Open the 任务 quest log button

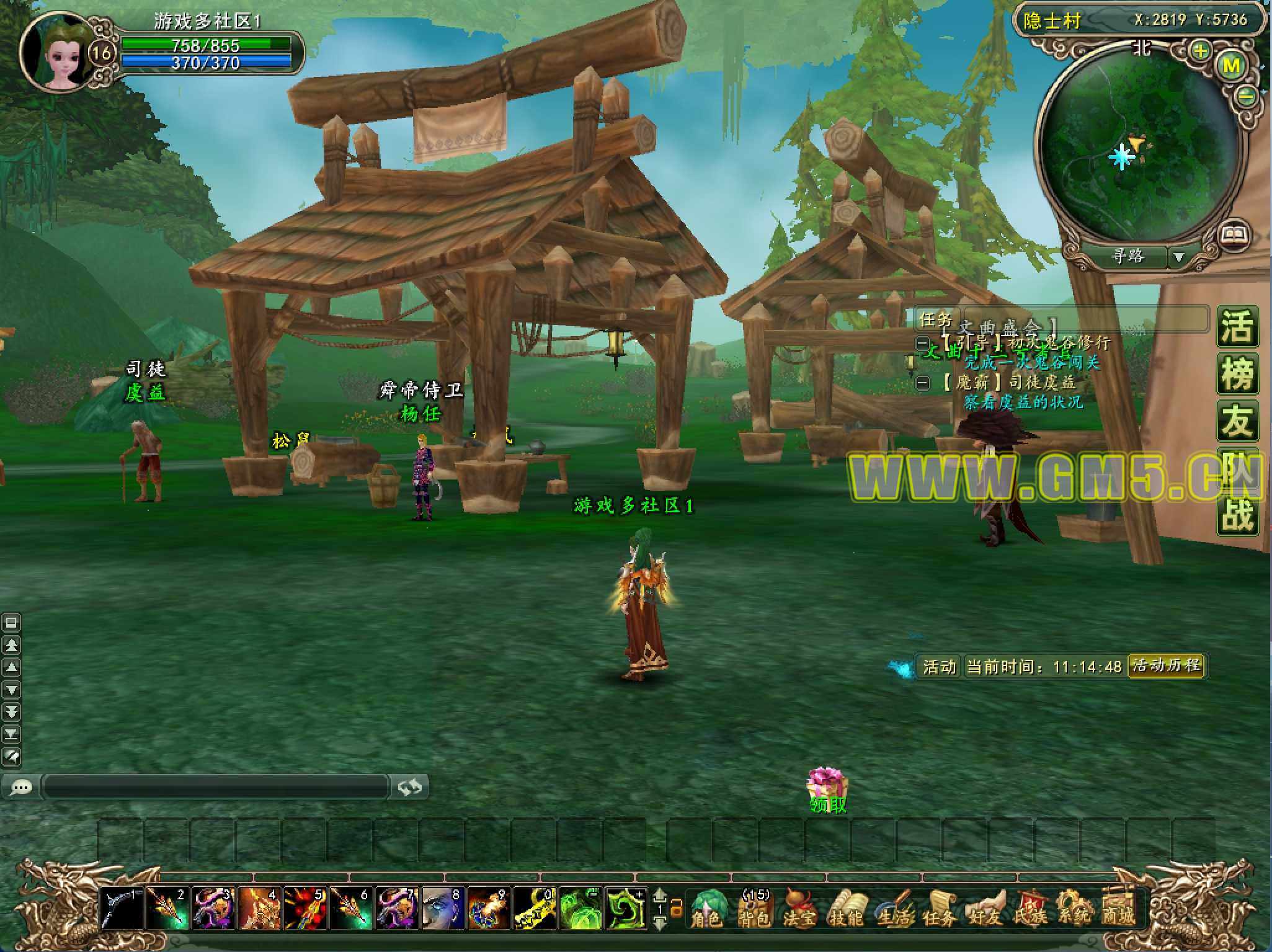938,908
